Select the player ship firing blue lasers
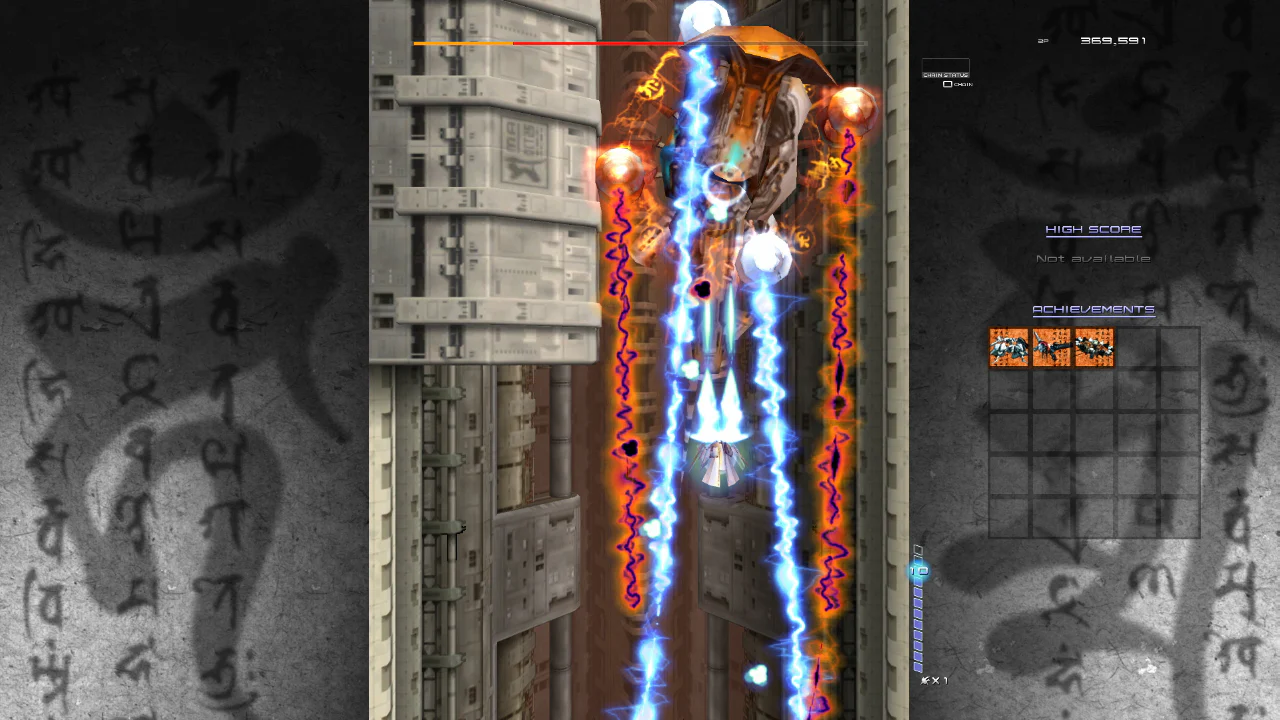1280x720 pixels. pos(720,460)
